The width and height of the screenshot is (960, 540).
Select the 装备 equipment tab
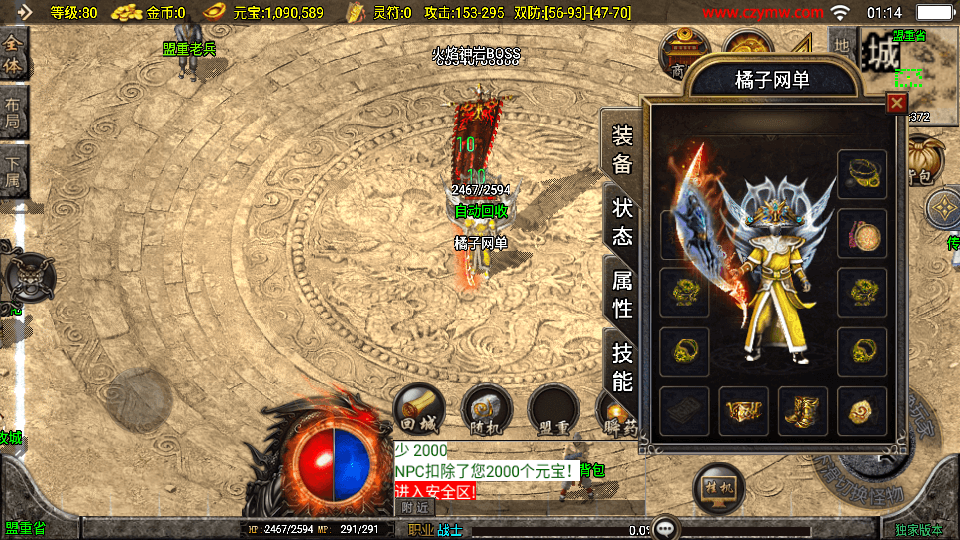coord(622,150)
